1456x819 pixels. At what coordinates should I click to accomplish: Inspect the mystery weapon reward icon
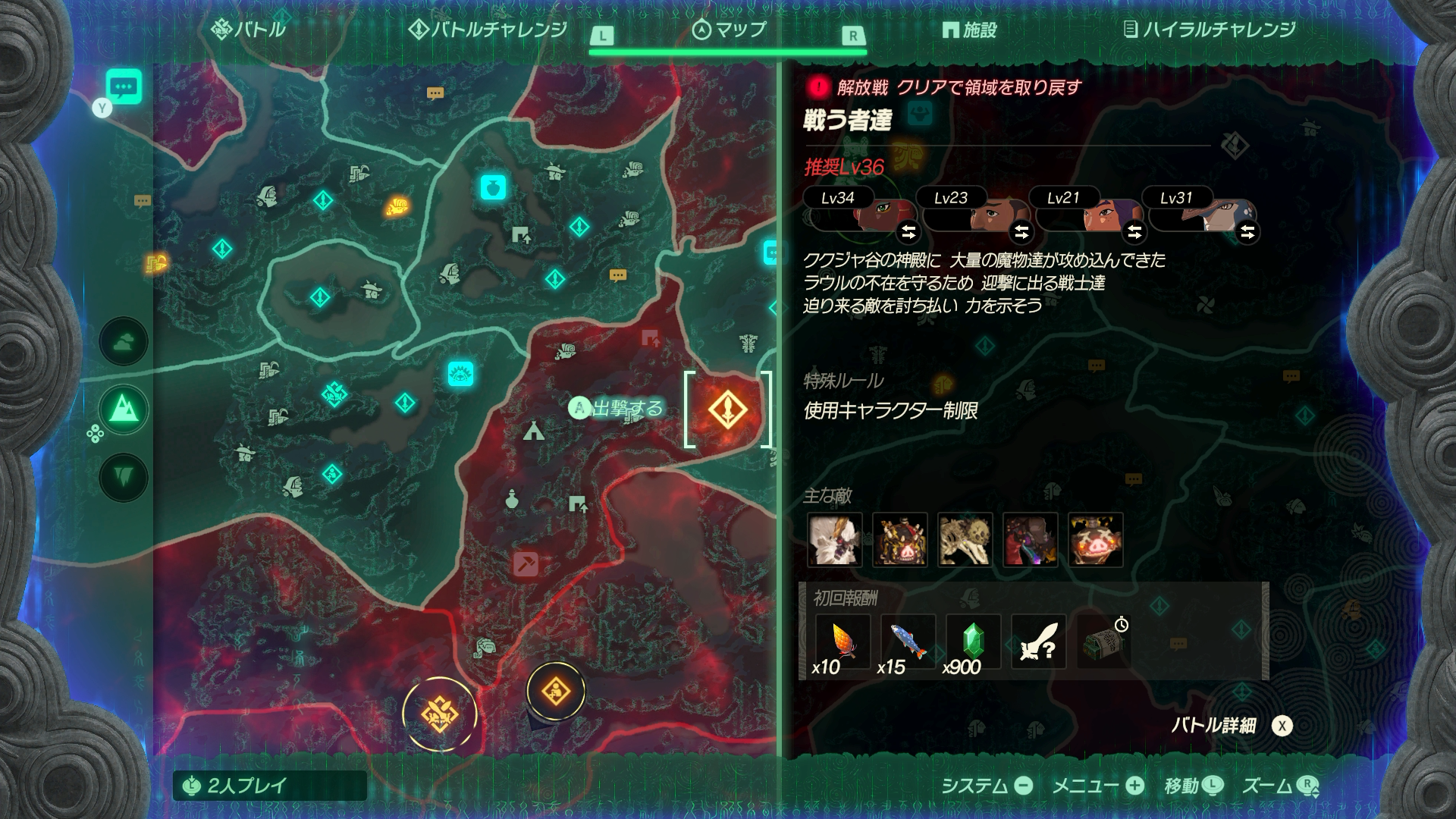(x=1038, y=643)
